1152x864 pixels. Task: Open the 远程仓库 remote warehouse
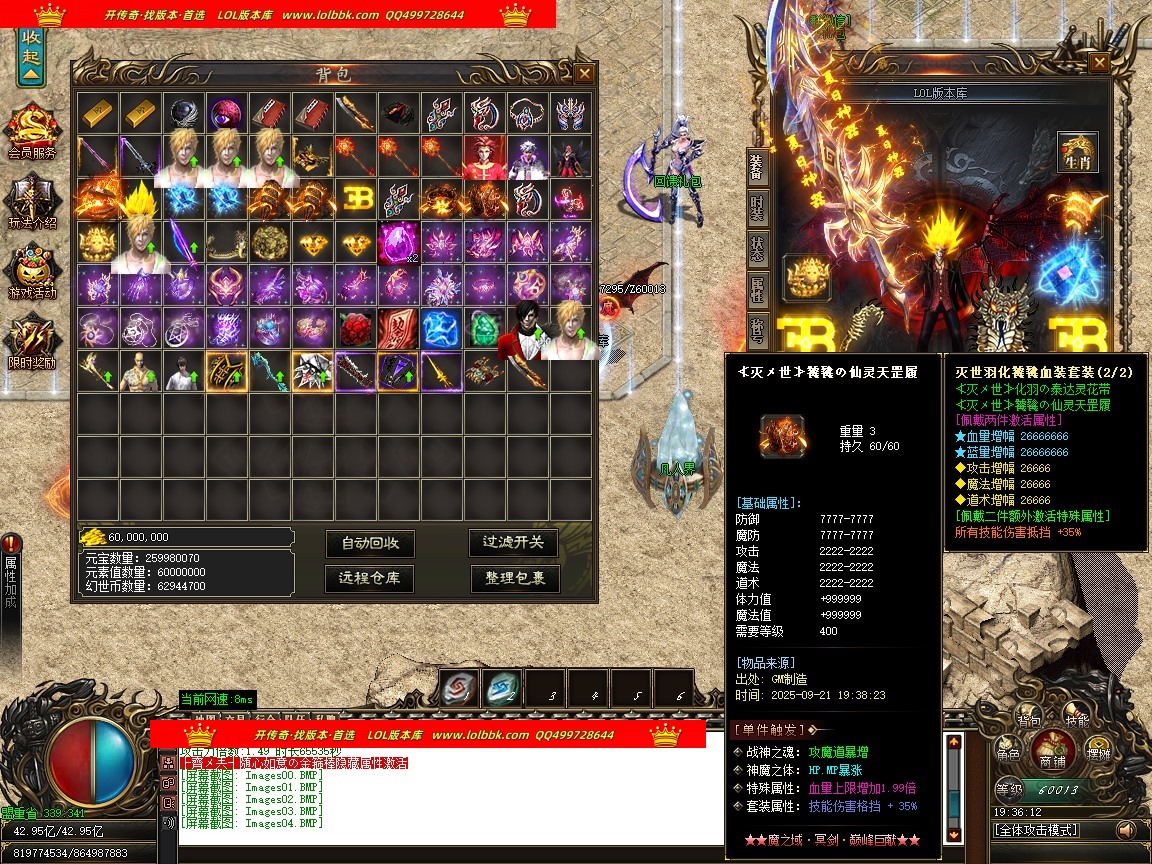pyautogui.click(x=370, y=578)
